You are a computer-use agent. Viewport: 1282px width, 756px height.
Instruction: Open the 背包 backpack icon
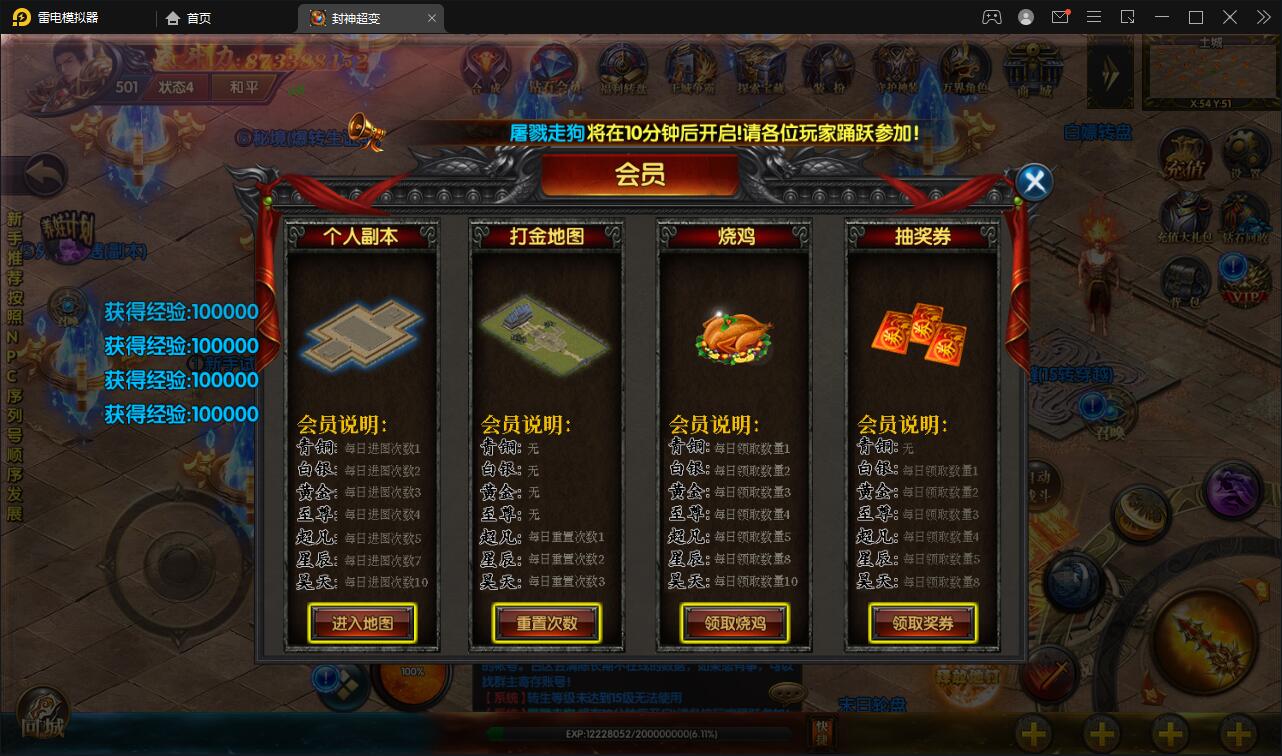[1185, 278]
